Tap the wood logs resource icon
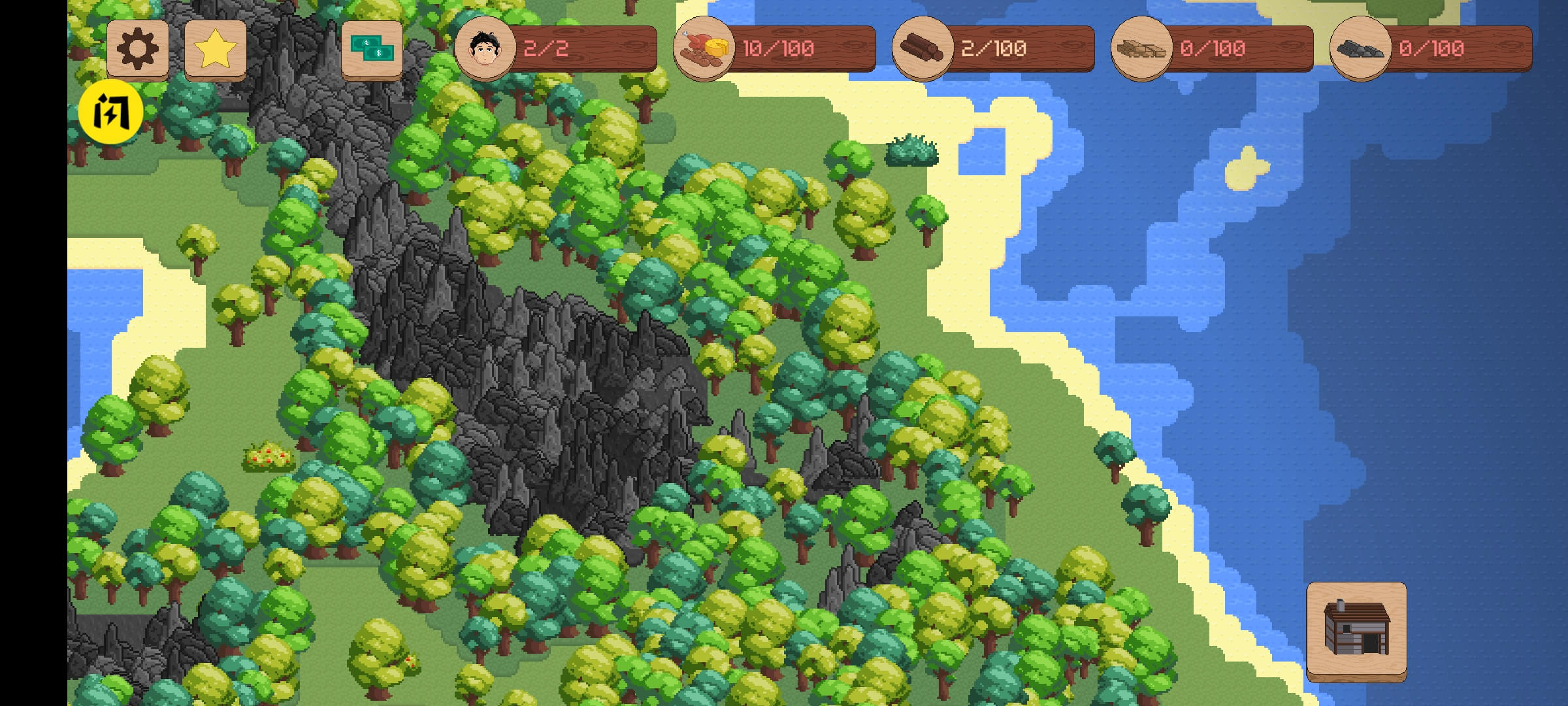Screen dimensions: 1568x706 (922, 48)
